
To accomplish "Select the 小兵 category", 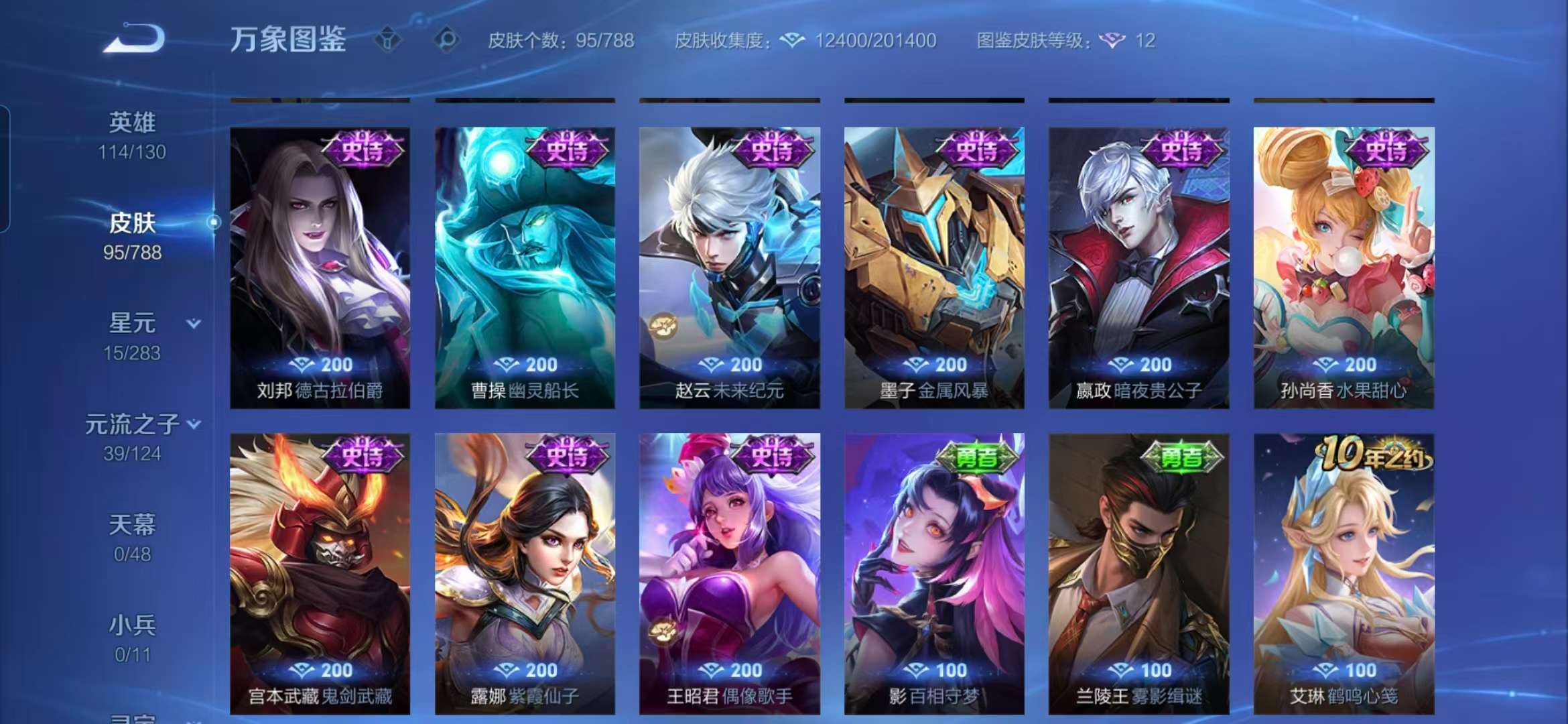I will (131, 624).
